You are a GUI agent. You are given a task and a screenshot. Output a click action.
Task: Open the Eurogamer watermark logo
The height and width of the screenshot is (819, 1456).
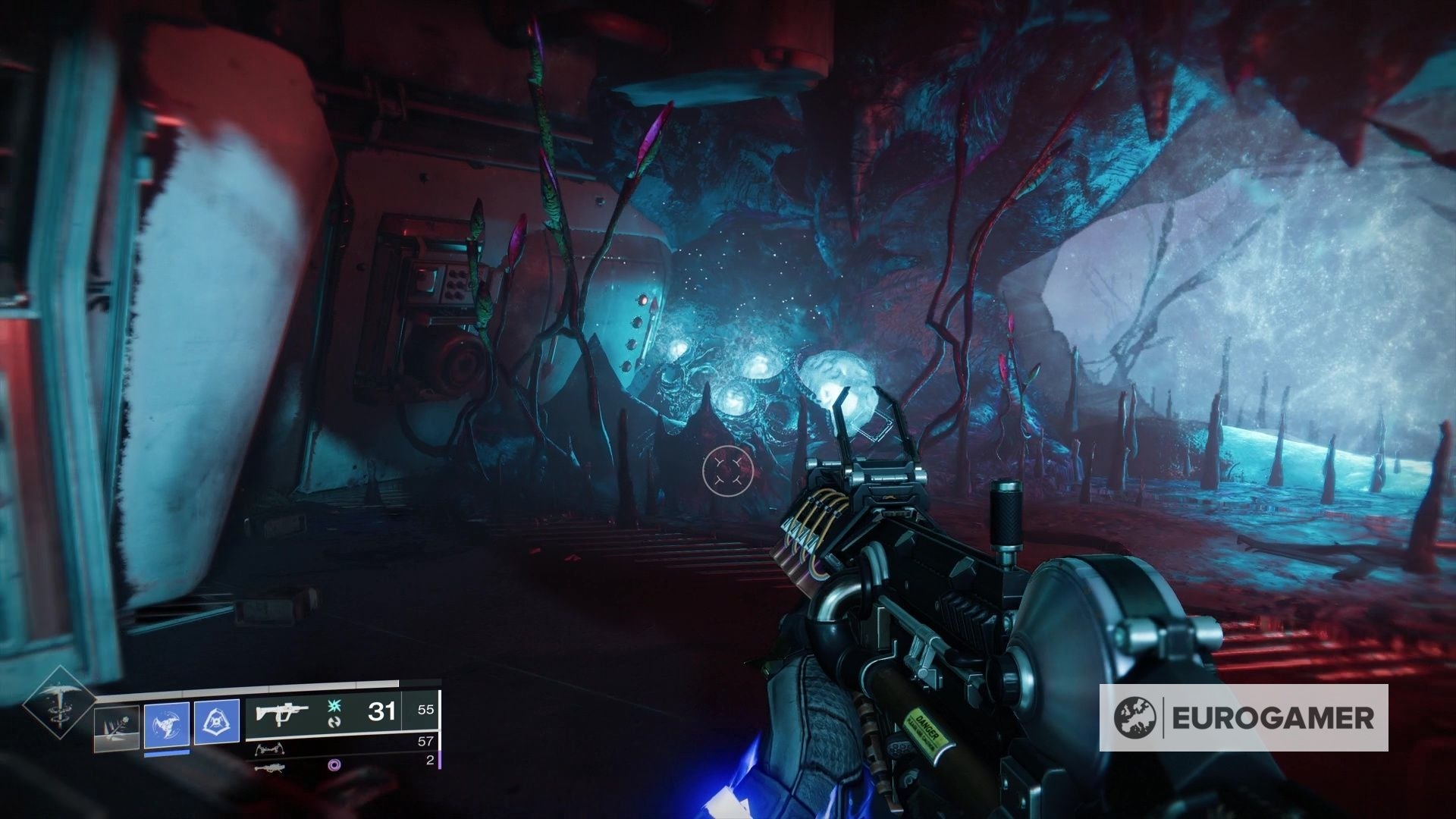(x=1244, y=717)
